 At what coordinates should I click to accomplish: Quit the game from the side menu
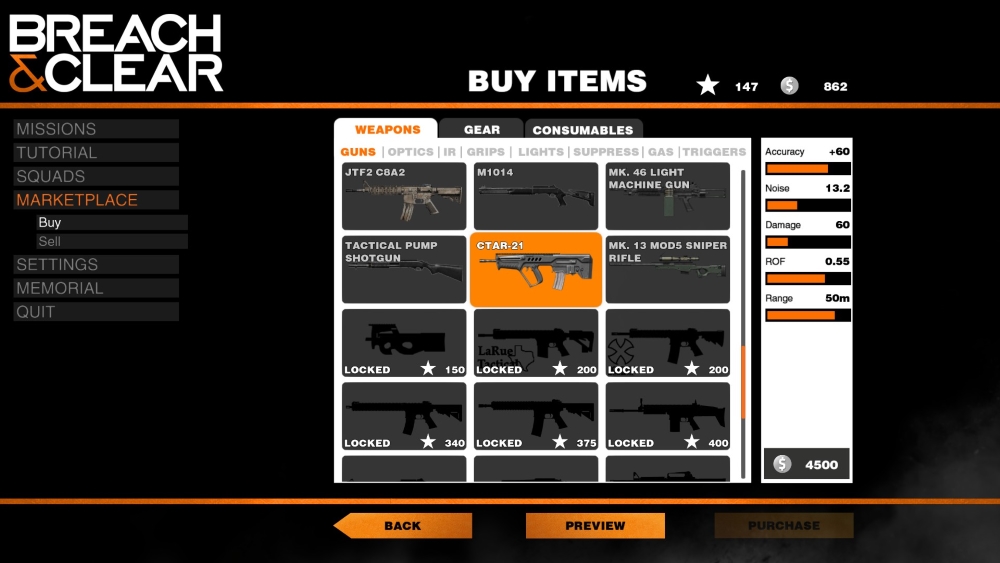[35, 312]
